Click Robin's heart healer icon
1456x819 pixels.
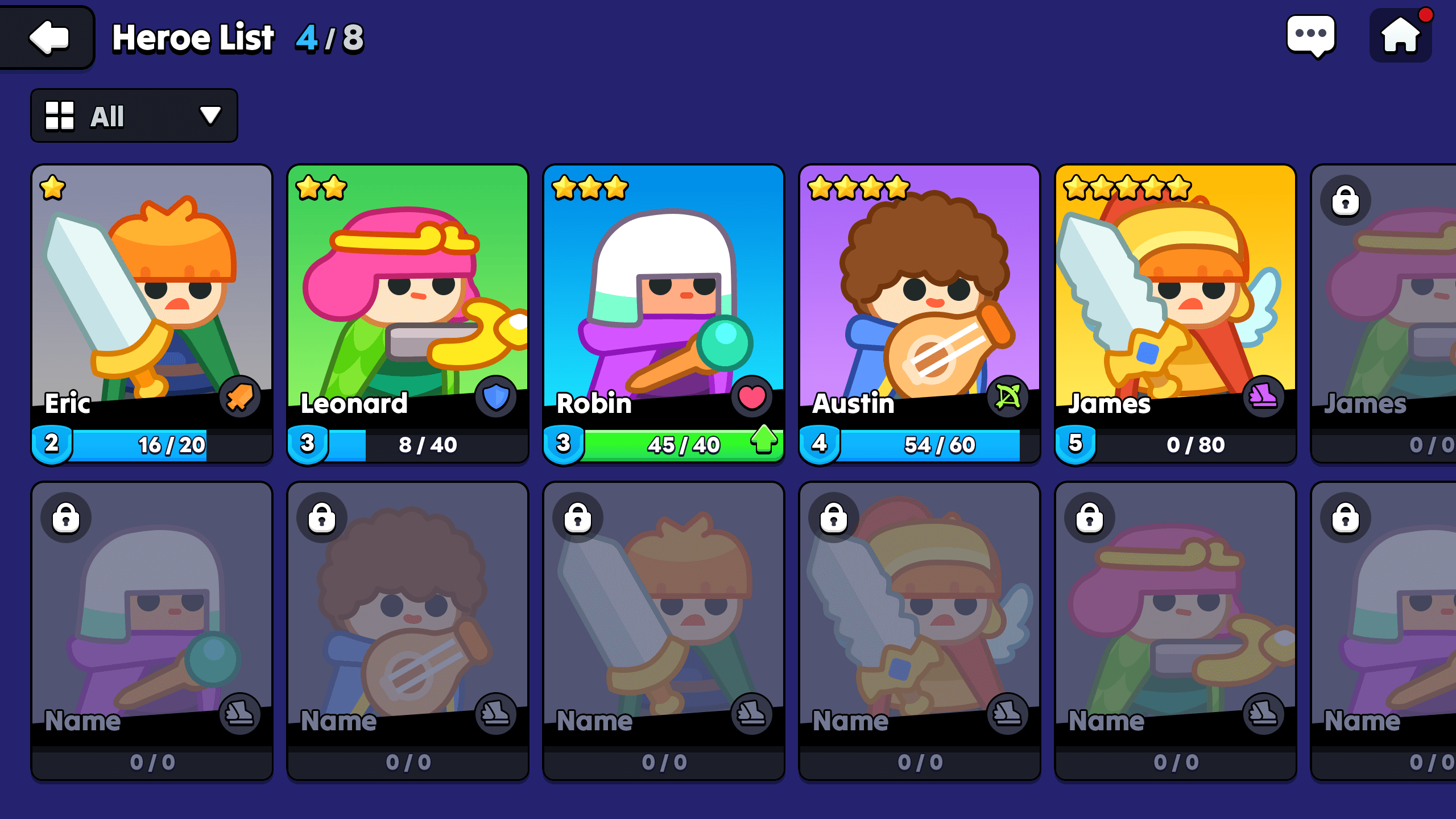click(x=751, y=398)
